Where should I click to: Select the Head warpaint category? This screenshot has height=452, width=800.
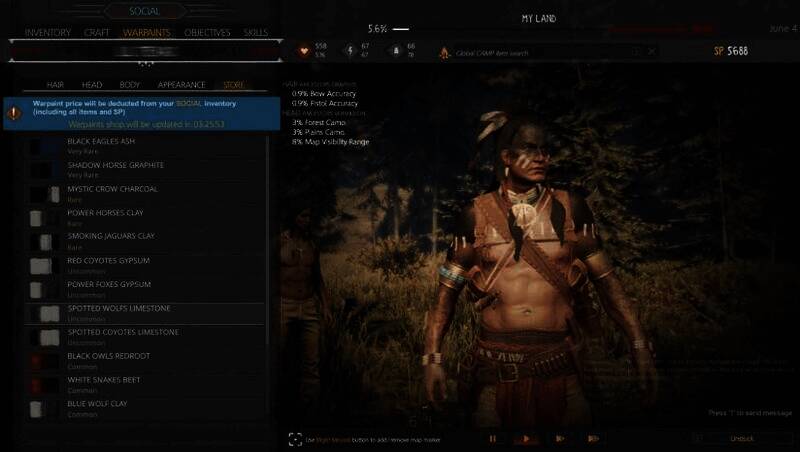point(92,85)
